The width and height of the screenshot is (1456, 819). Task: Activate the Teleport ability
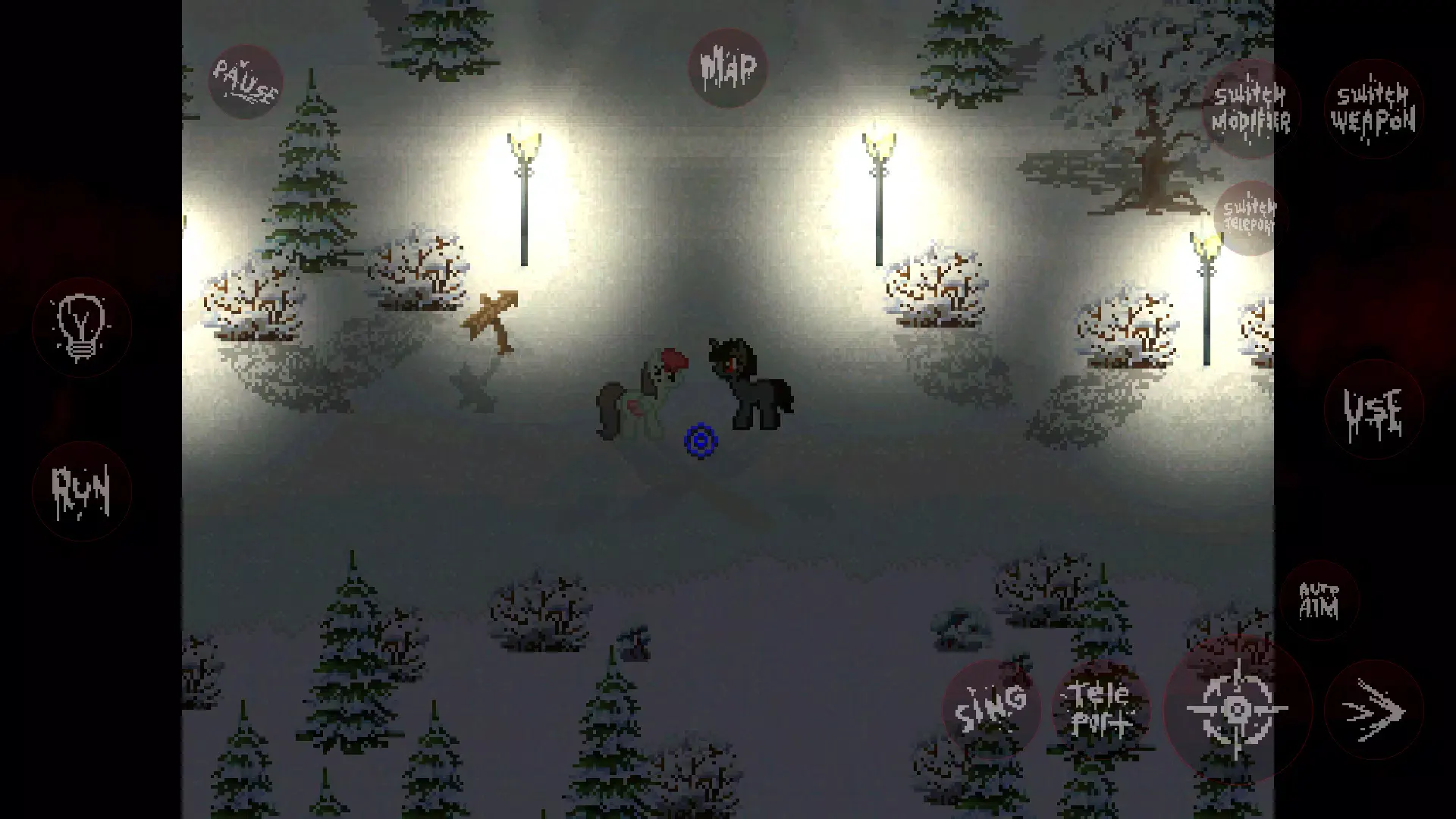1100,710
